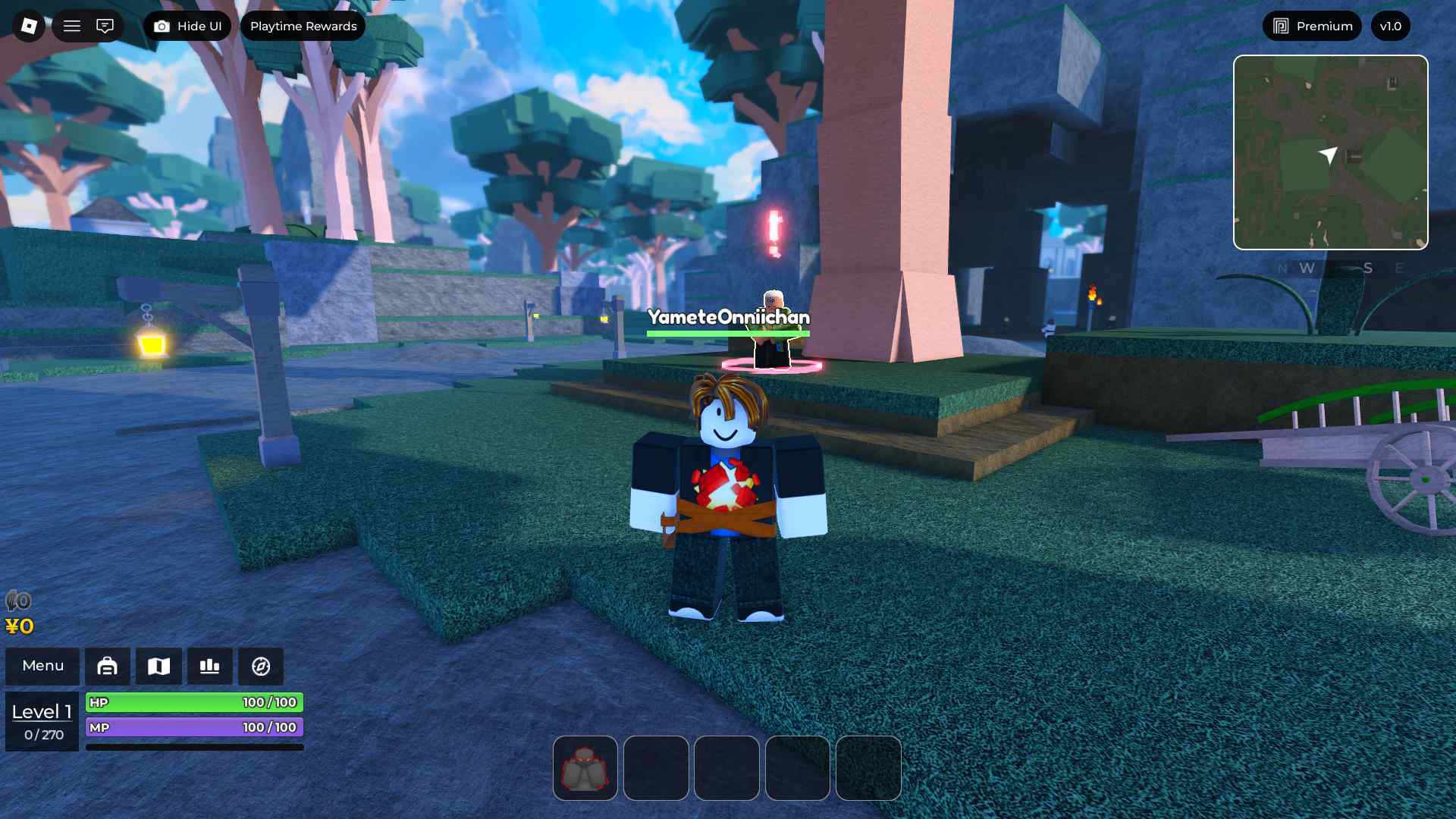Open the backpack inventory icon
Screen dimensions: 1456x819
pos(108,666)
